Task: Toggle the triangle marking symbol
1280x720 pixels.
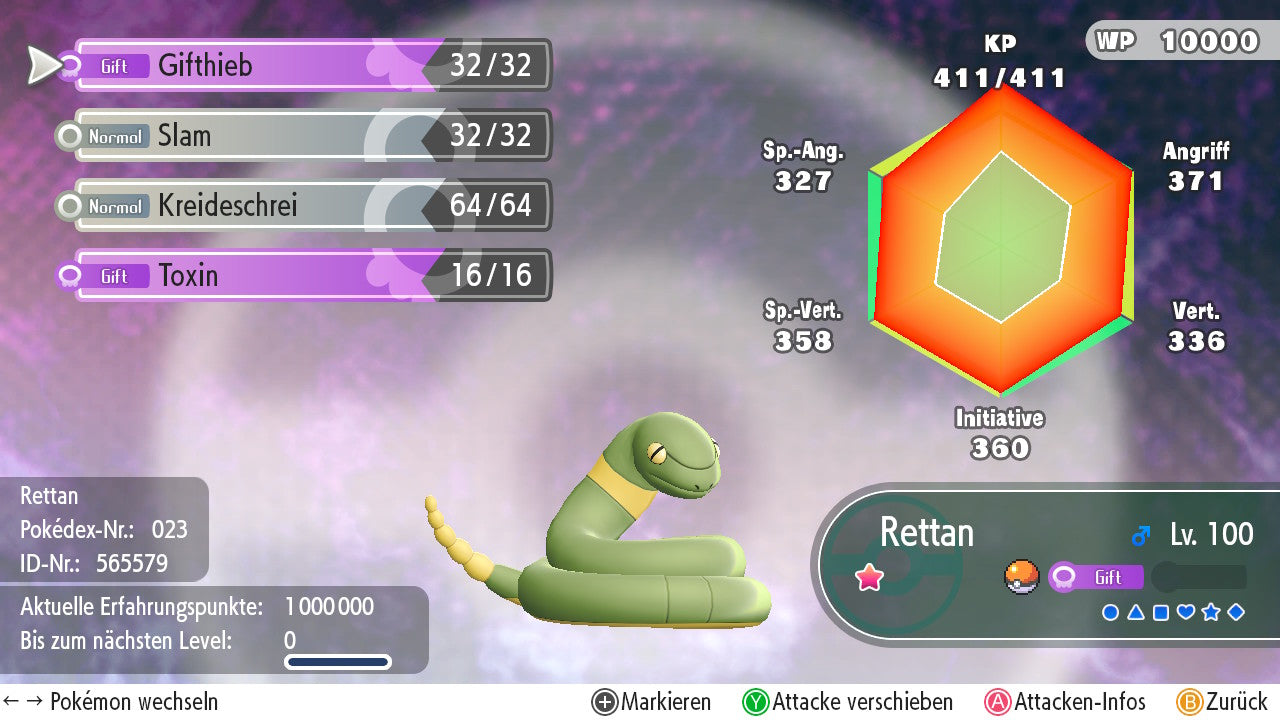Action: tap(1135, 612)
